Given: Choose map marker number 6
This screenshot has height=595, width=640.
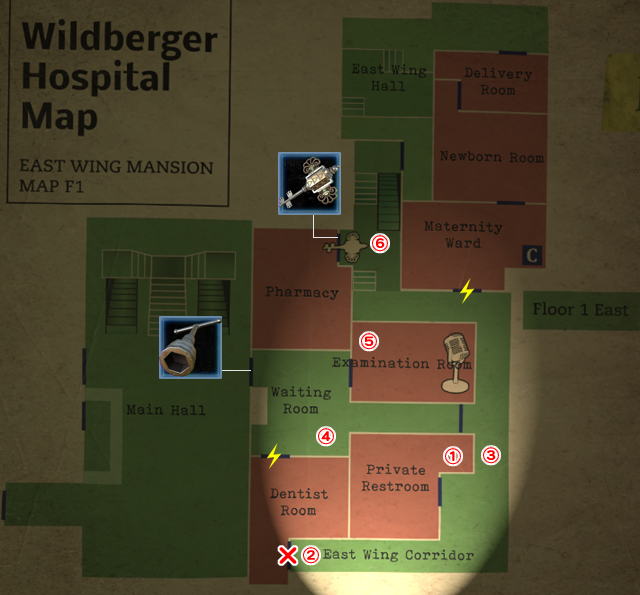Looking at the screenshot, I should point(379,242).
